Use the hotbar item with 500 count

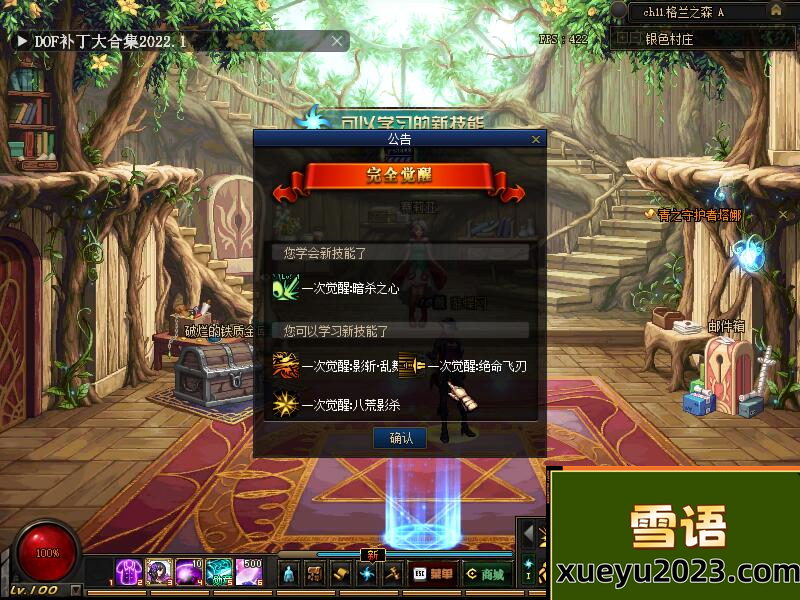coord(249,572)
